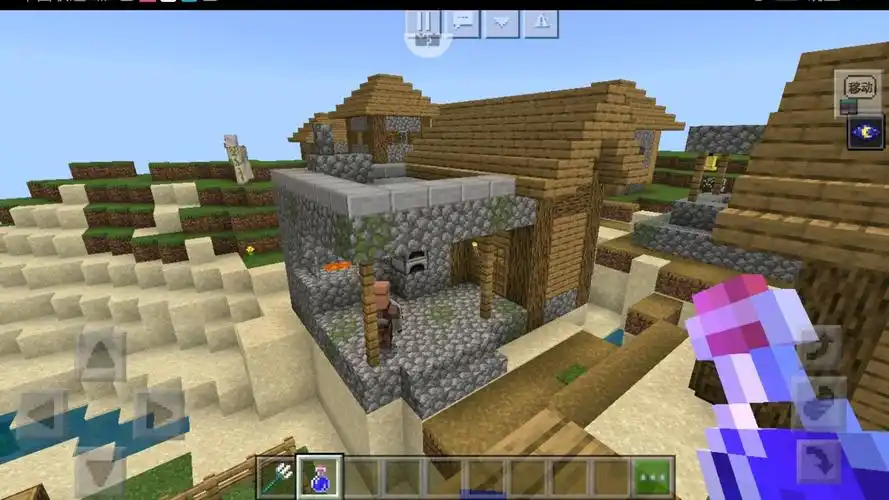Select the blue potion hotbar slot

[320, 477]
